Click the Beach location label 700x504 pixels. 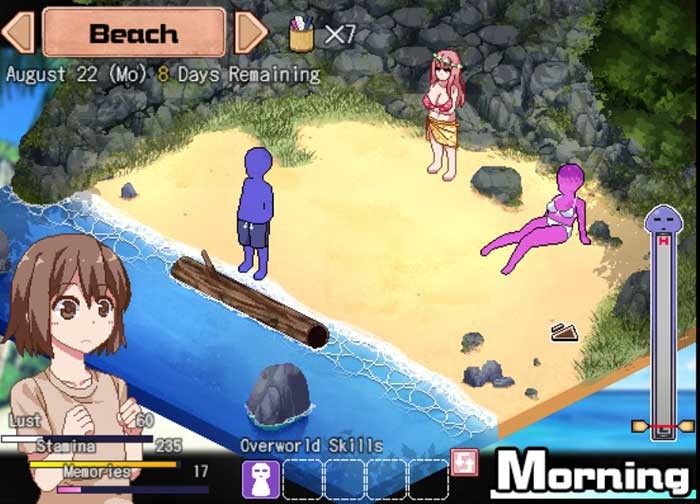click(134, 32)
